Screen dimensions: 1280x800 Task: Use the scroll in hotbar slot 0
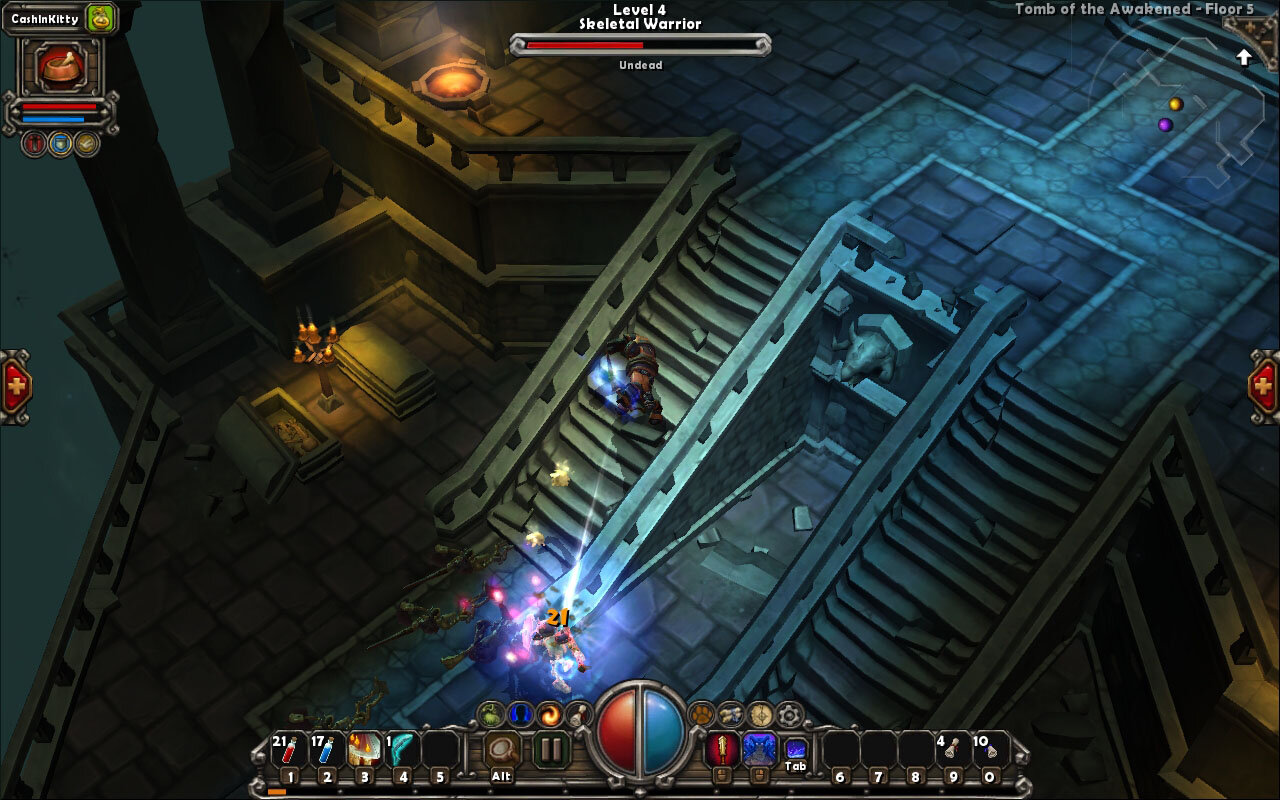tap(989, 750)
